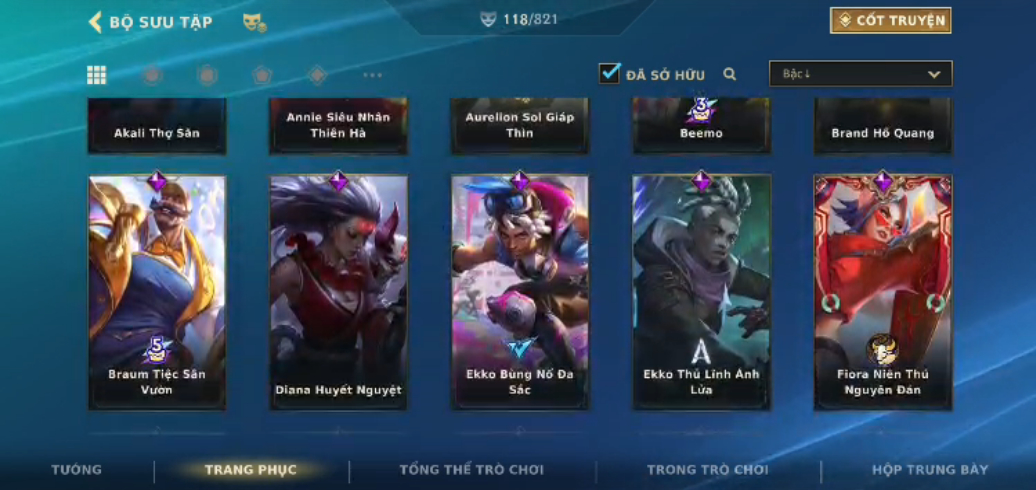Open the Bậc sorting dropdown
Viewport: 1036px width, 490px height.
860,74
